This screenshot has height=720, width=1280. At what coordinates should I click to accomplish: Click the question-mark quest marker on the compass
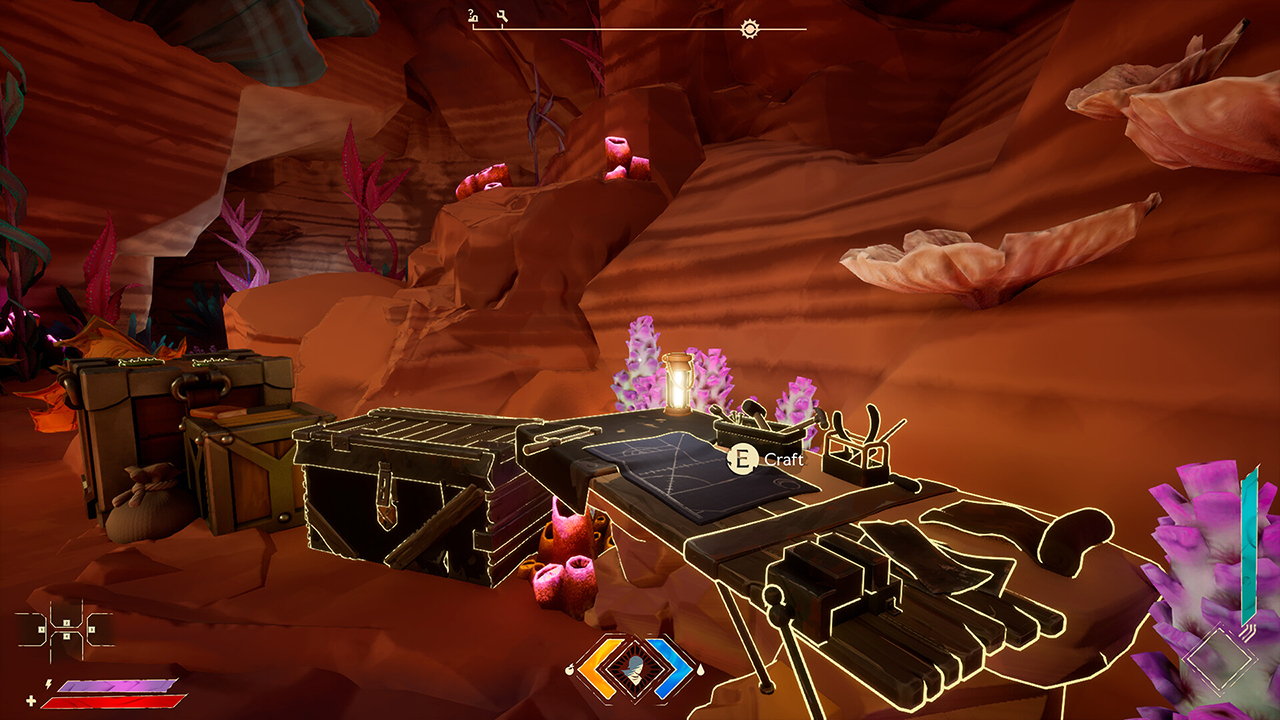(x=471, y=15)
